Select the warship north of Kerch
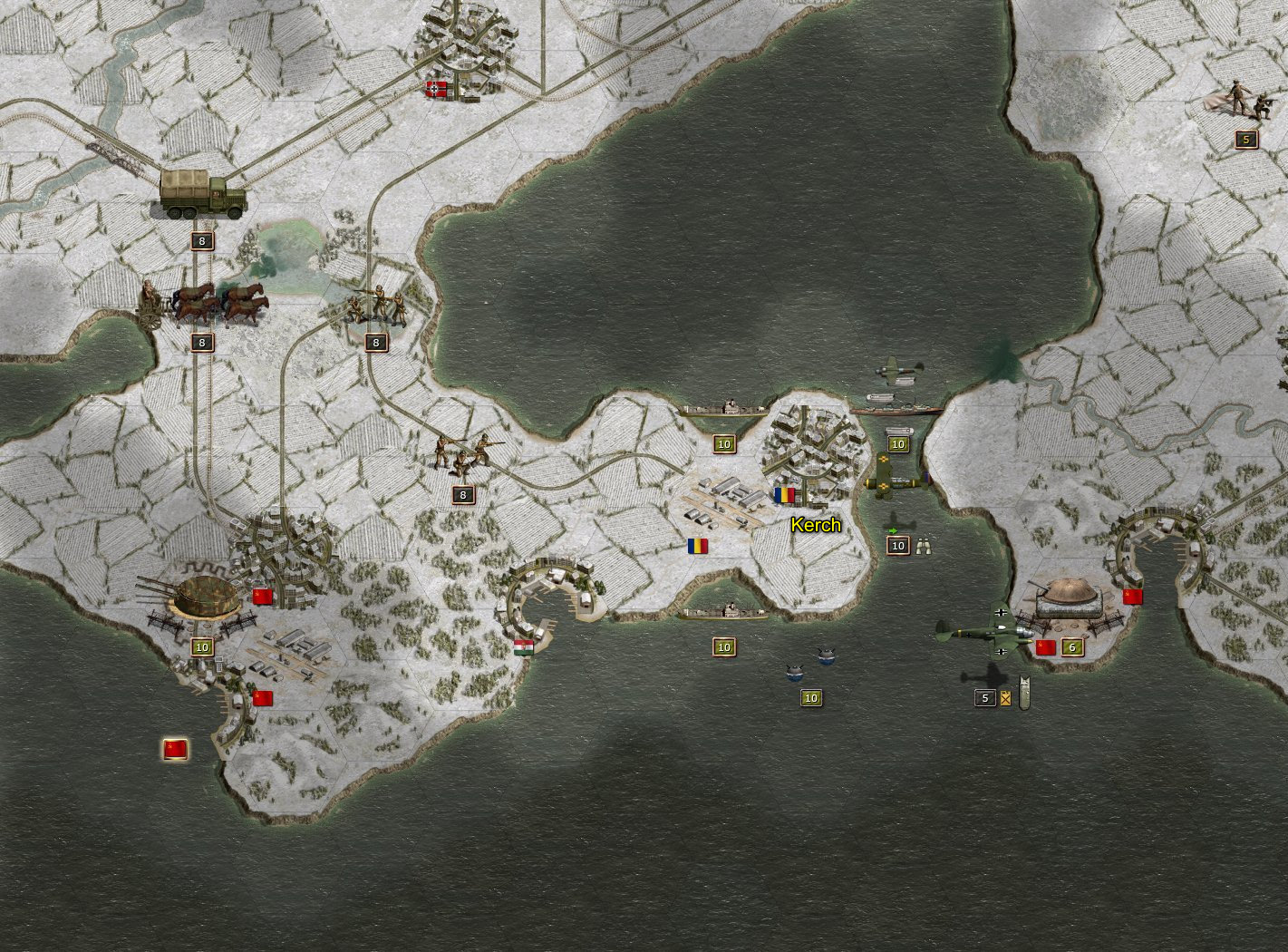This screenshot has height=952, width=1288. coord(722,410)
